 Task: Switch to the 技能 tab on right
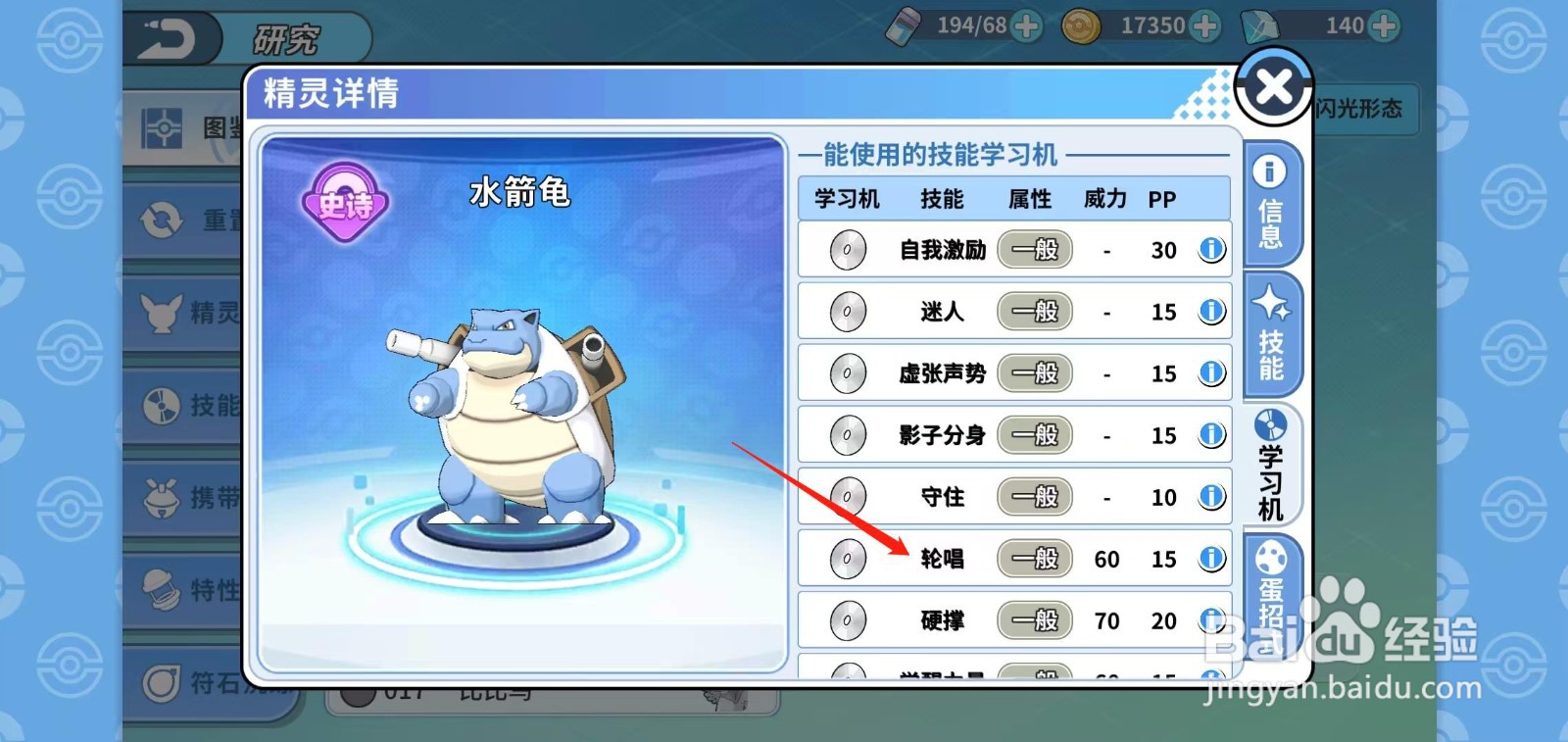click(1271, 335)
